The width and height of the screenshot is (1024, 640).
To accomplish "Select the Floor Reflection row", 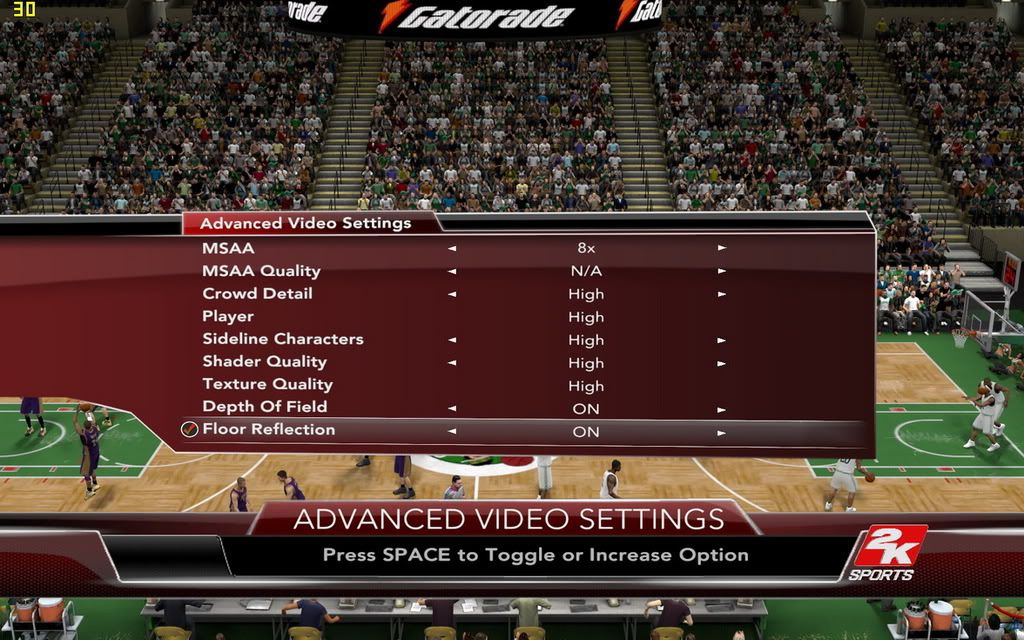I will coord(268,430).
